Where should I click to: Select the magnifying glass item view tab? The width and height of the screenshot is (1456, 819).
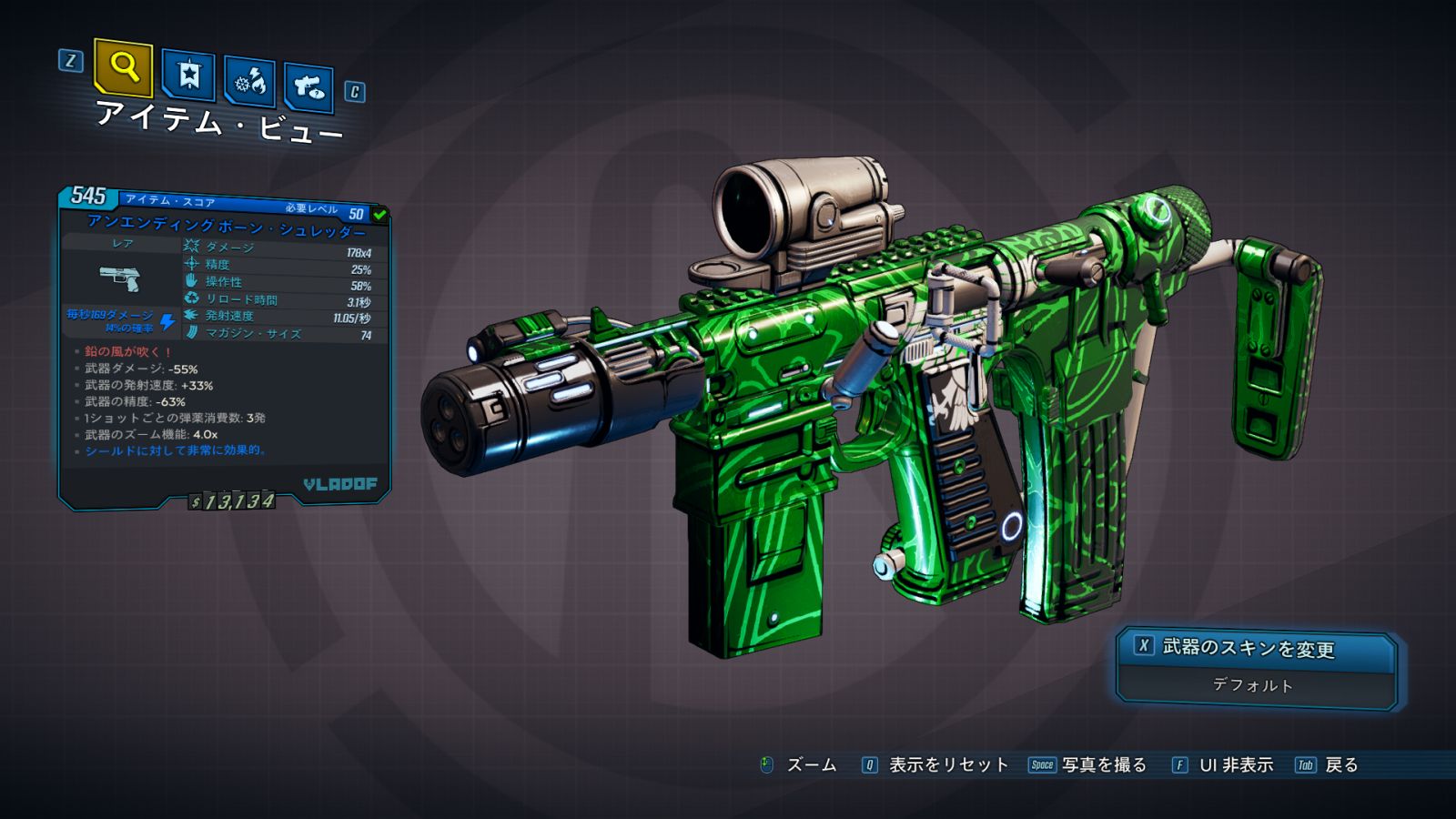(123, 67)
